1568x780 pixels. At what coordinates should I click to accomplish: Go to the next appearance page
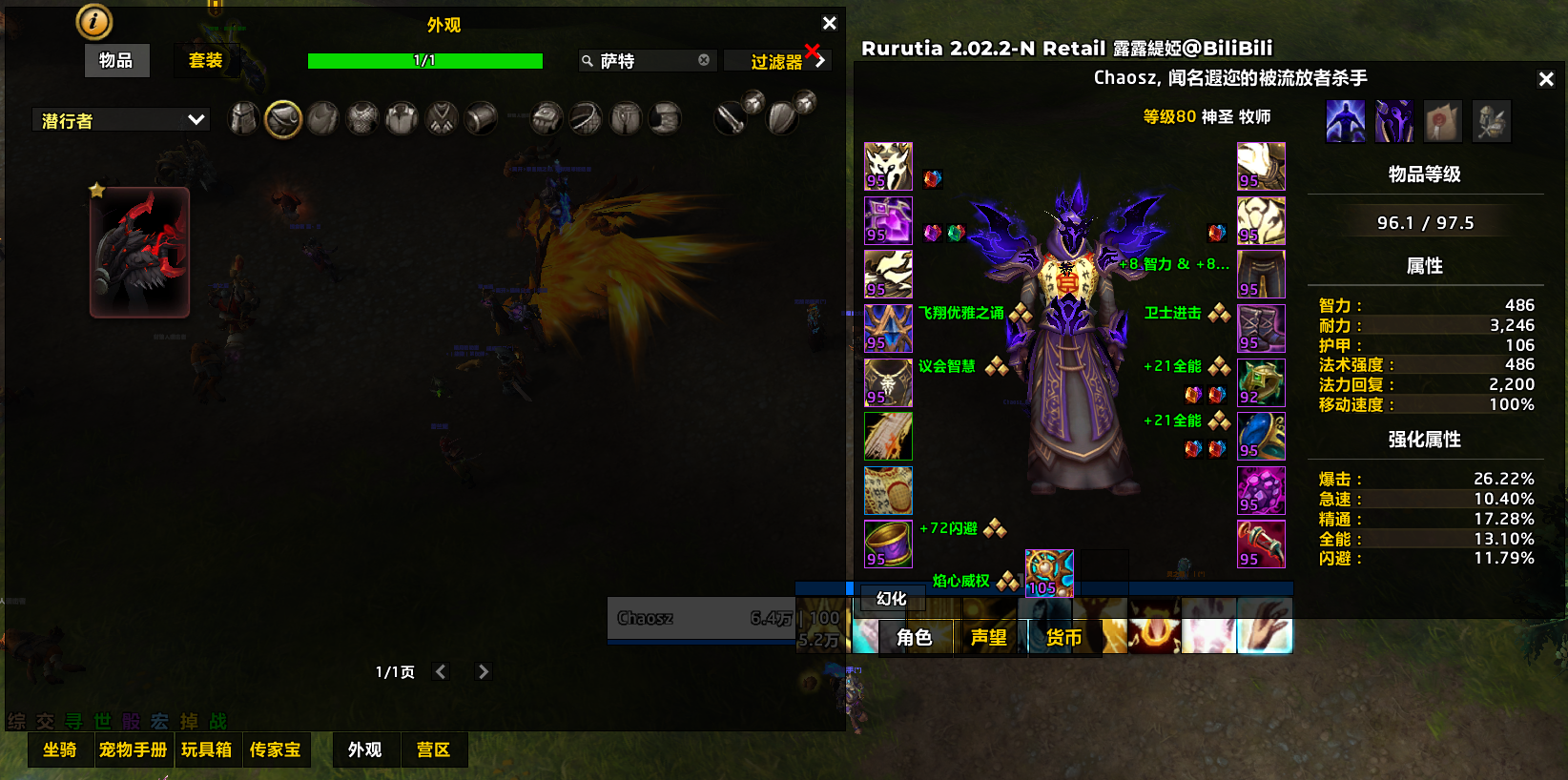484,672
